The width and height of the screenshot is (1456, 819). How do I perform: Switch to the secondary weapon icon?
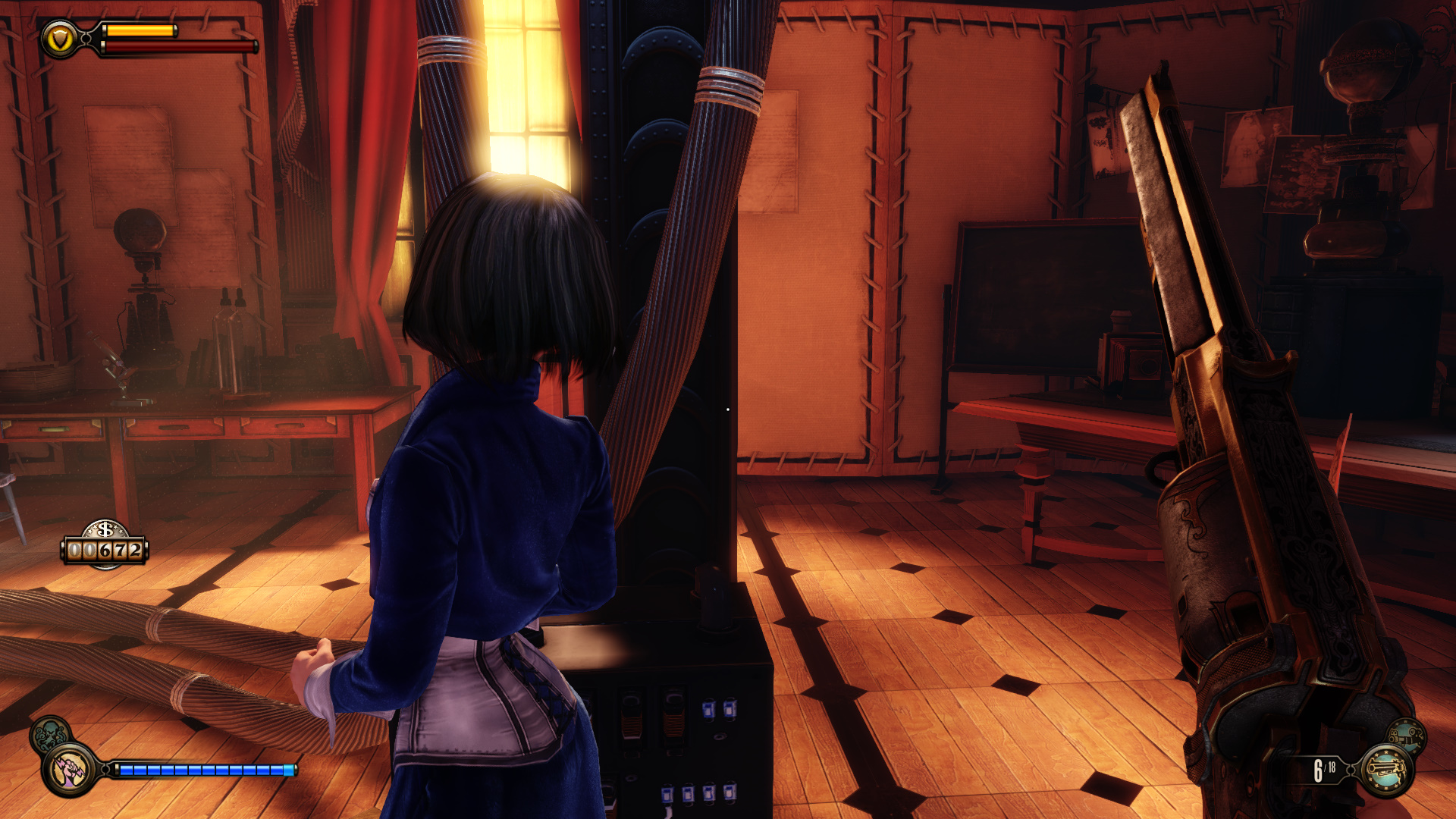1407,736
